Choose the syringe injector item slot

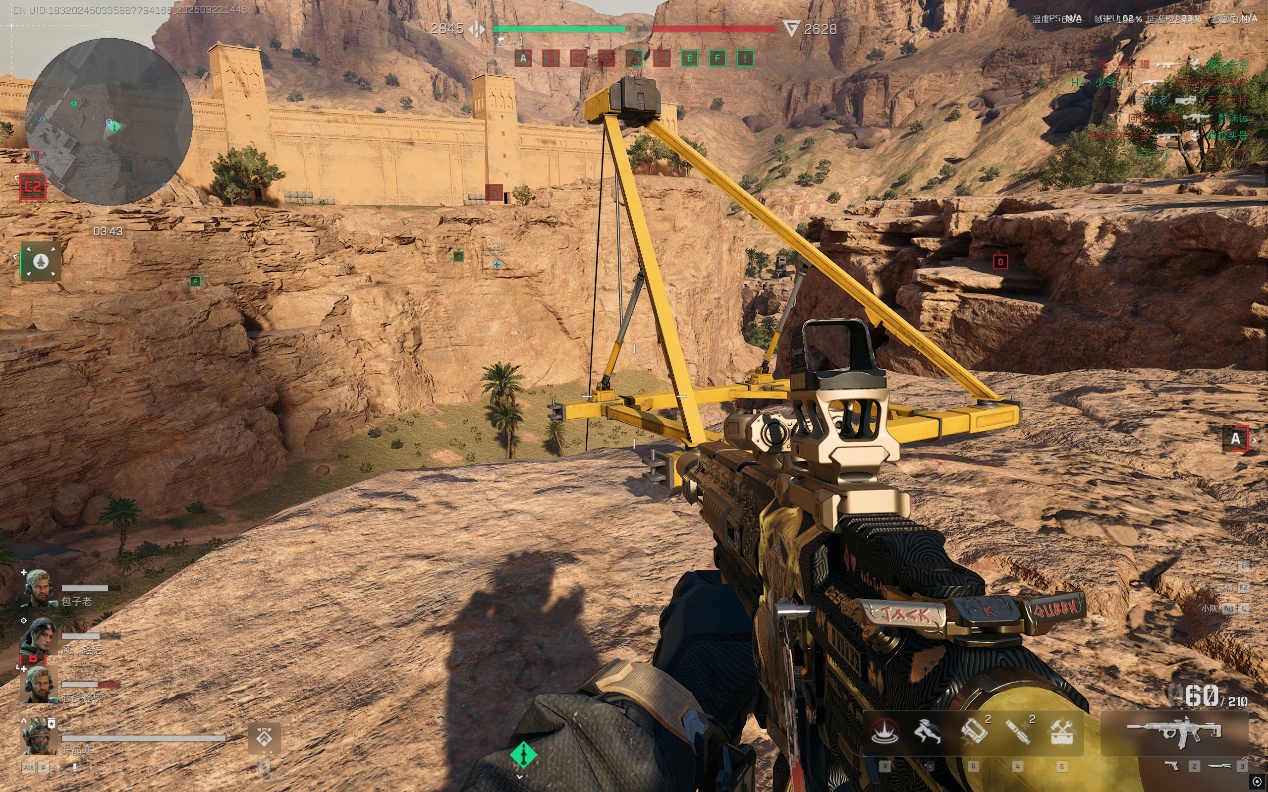point(1017,732)
